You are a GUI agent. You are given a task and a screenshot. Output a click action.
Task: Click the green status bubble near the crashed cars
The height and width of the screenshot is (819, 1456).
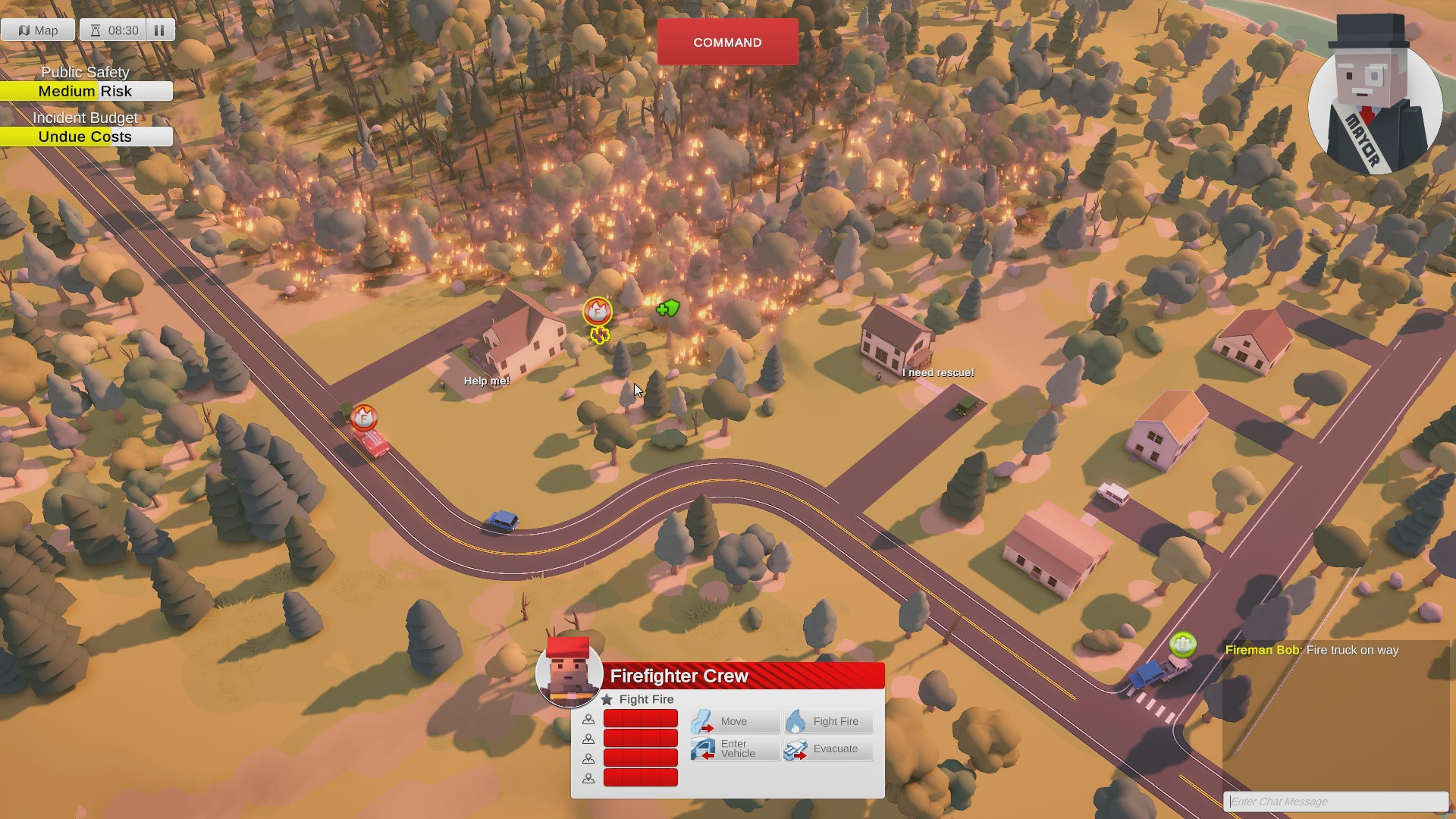(x=1184, y=646)
